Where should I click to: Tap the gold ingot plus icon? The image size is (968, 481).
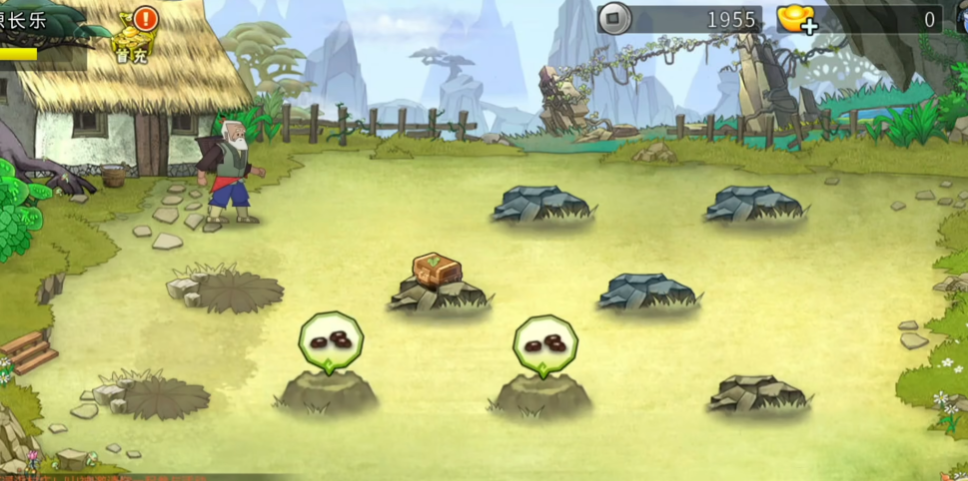(797, 19)
